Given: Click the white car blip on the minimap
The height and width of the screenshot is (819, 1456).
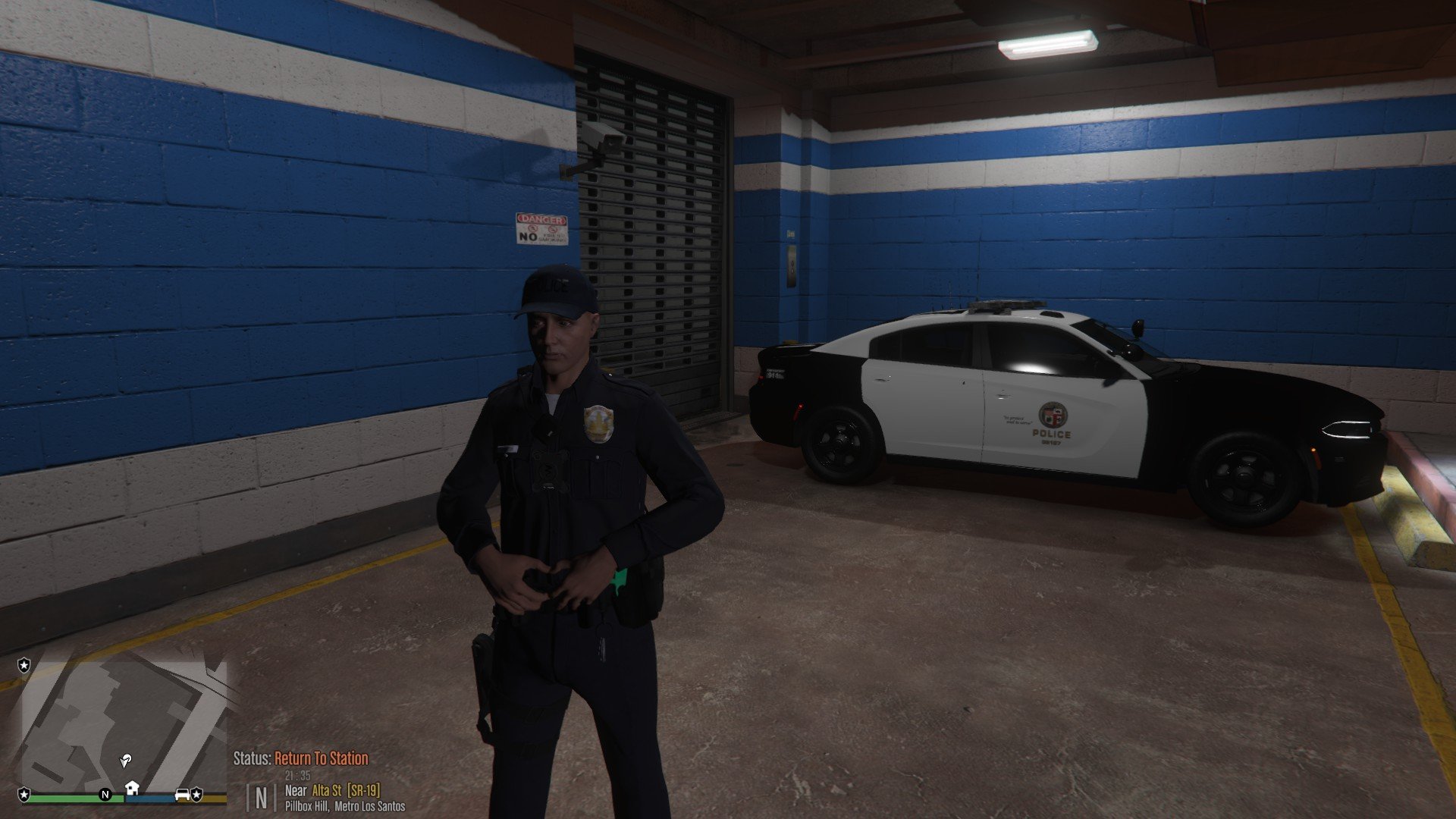Looking at the screenshot, I should (x=182, y=794).
